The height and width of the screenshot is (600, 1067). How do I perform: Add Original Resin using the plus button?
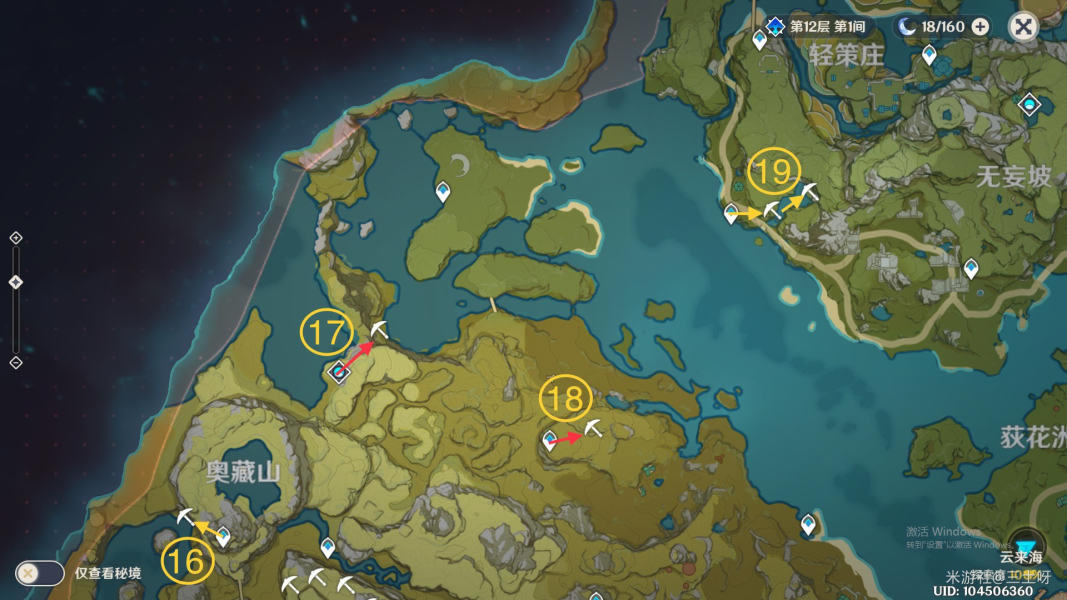980,27
